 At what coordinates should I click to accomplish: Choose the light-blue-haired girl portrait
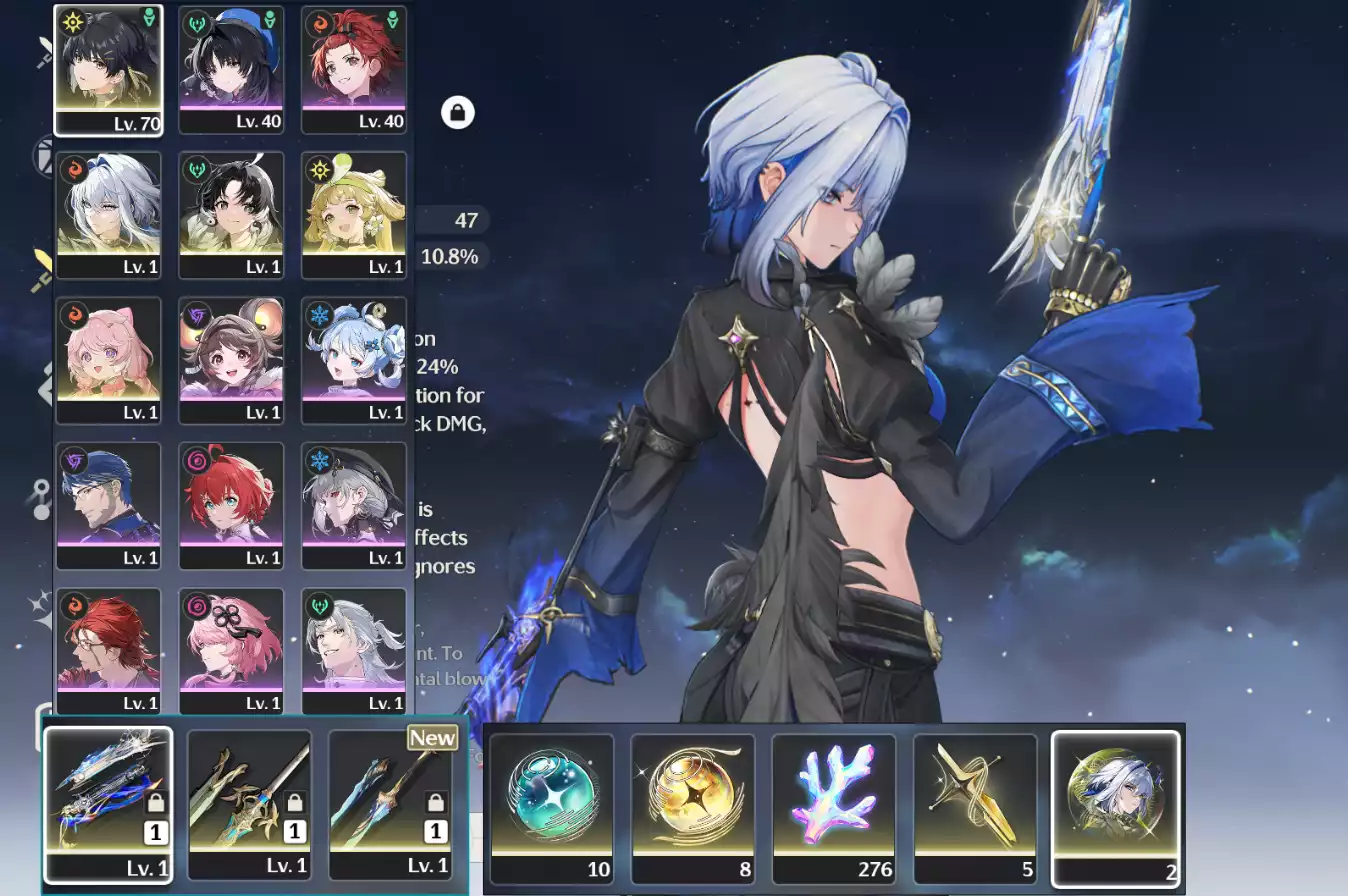353,360
